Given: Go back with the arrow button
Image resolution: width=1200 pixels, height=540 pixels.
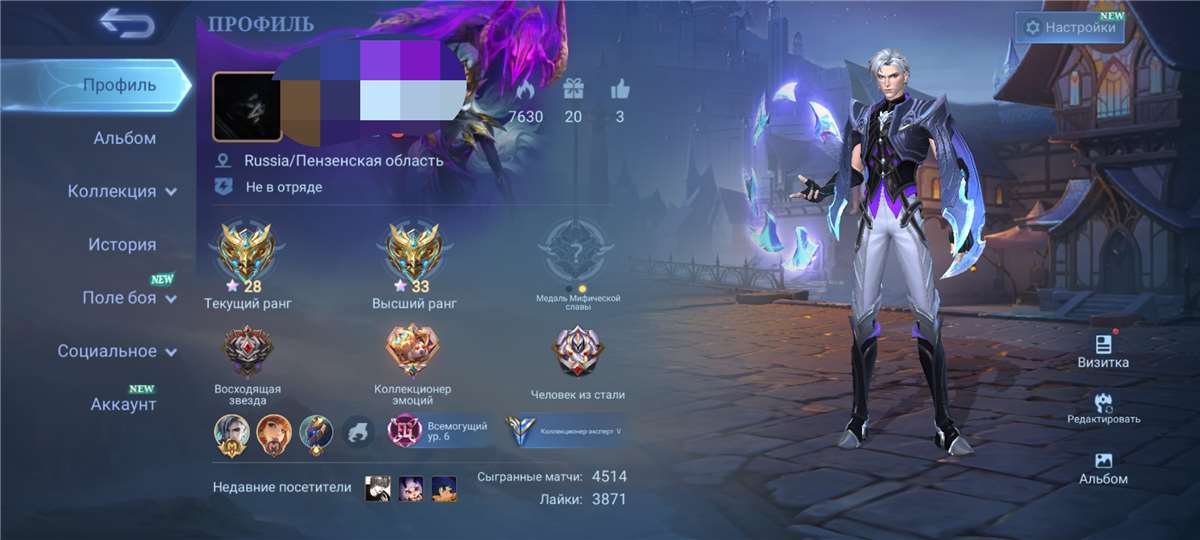Looking at the screenshot, I should click(127, 24).
